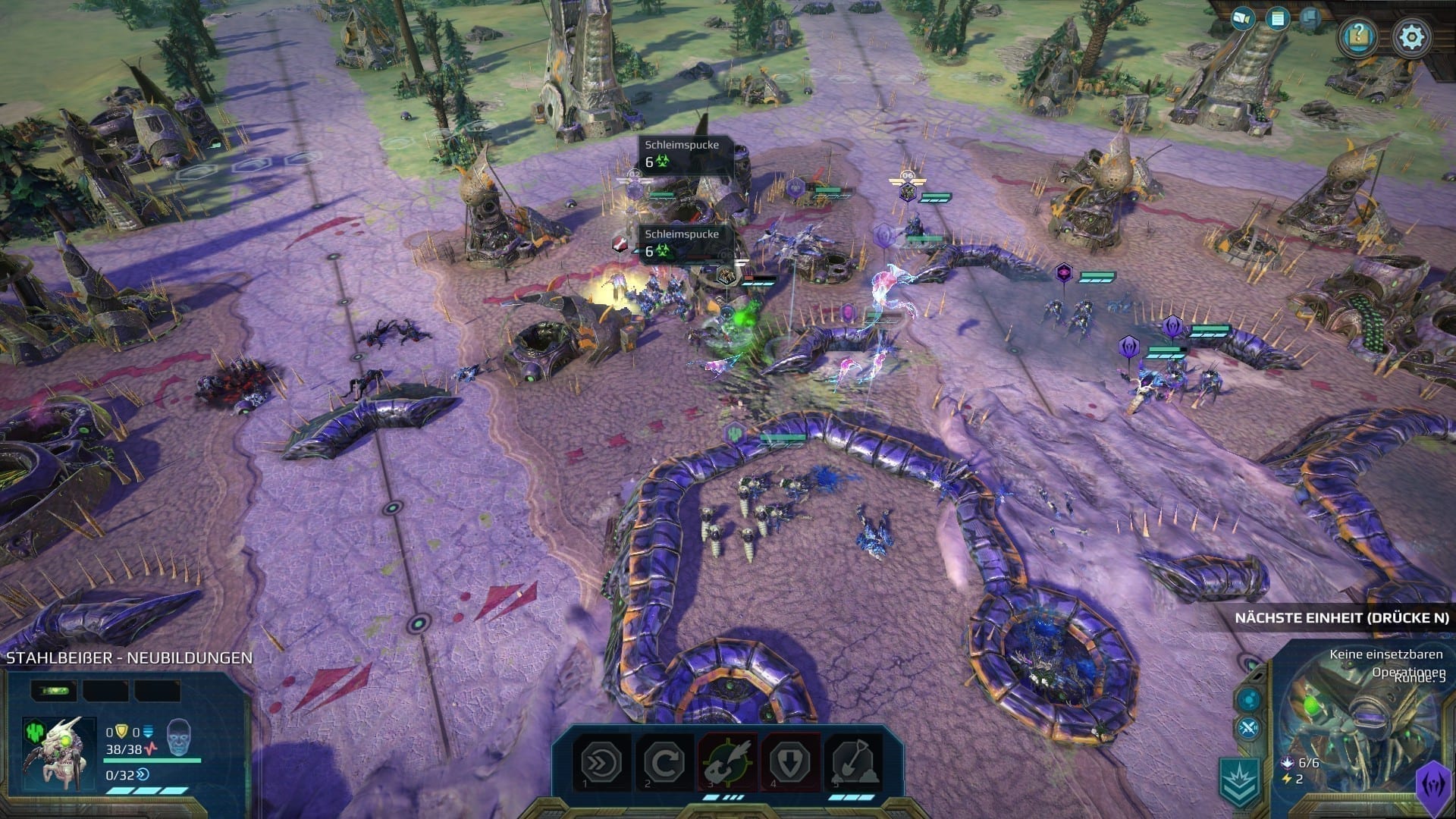Screen dimensions: 1456x819
Task: Activate the circular arrow ability in slot 2
Action: click(665, 761)
